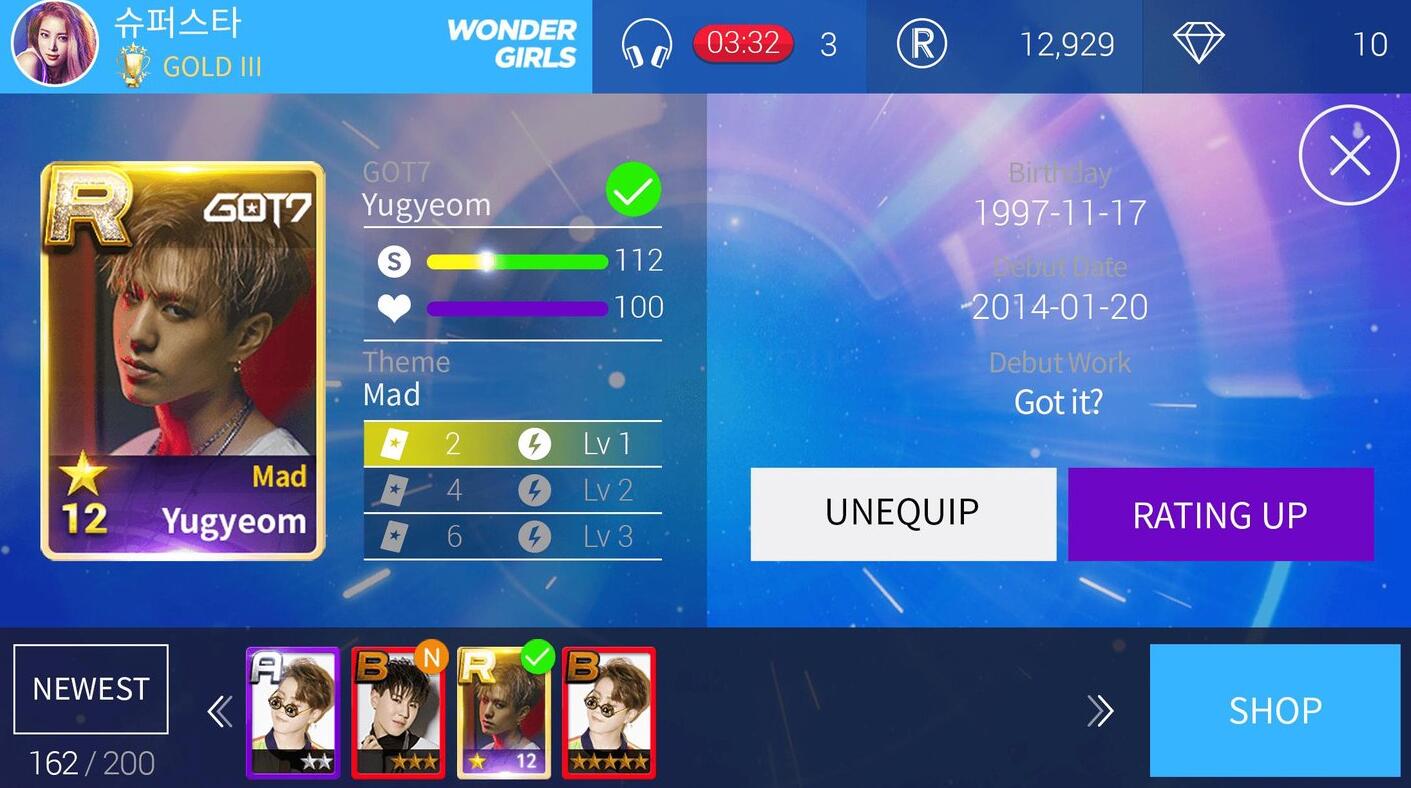The image size is (1411, 788).
Task: Toggle the green checkmark on Yugyeom's card
Action: point(632,191)
